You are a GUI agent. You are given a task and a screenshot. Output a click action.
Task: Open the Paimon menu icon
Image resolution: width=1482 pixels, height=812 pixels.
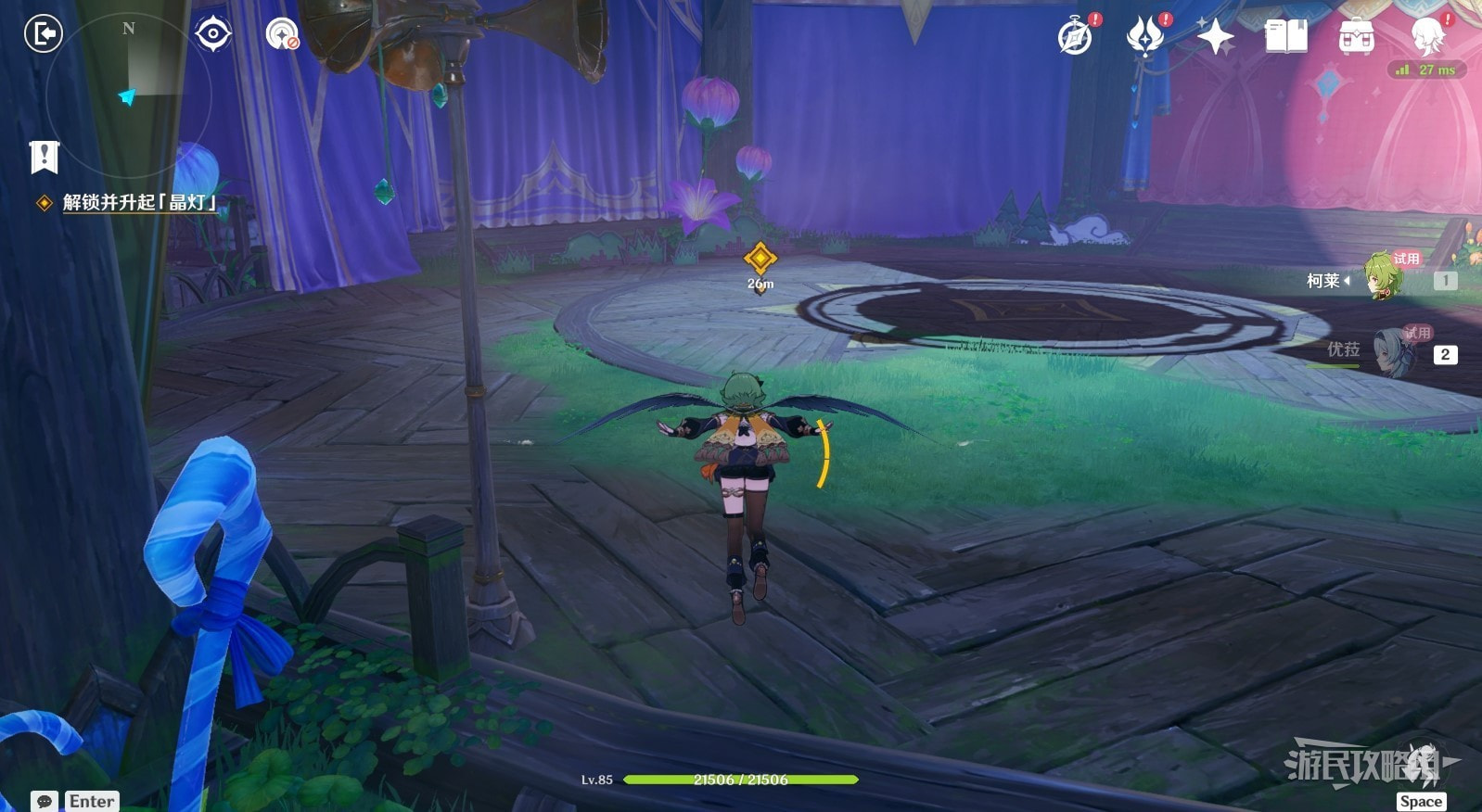[1428, 37]
